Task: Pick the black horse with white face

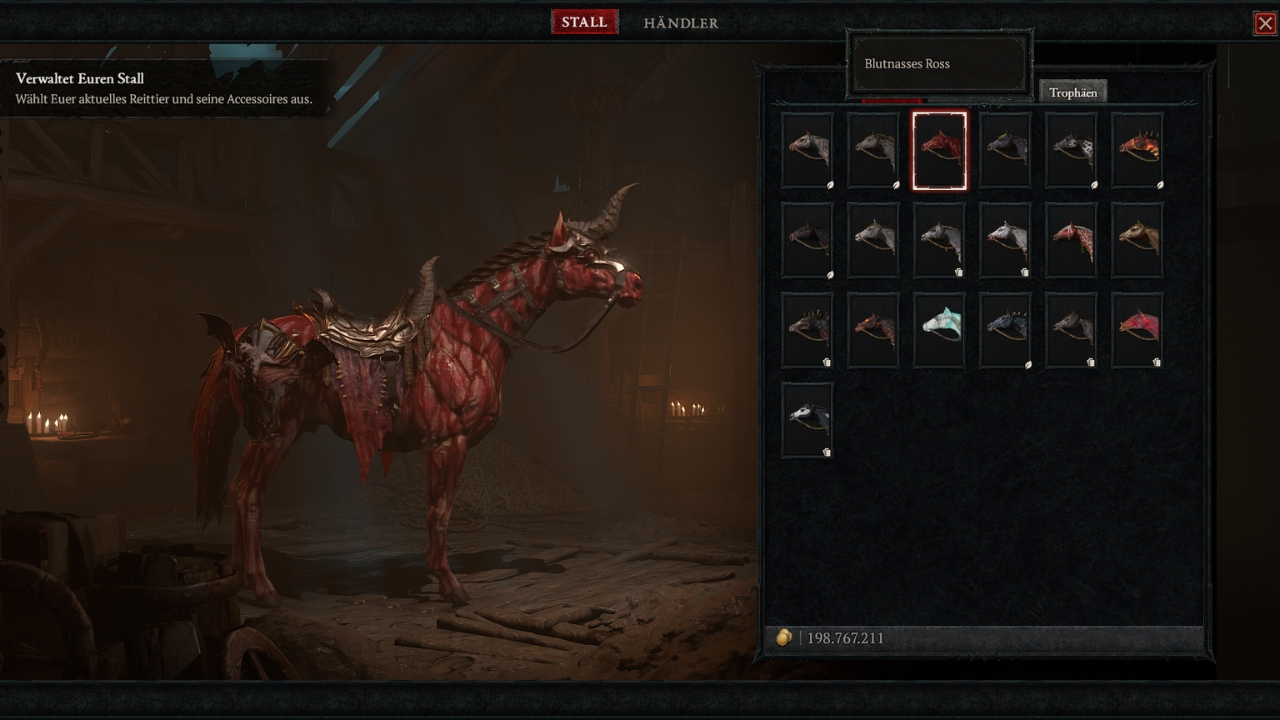Action: coord(807,420)
